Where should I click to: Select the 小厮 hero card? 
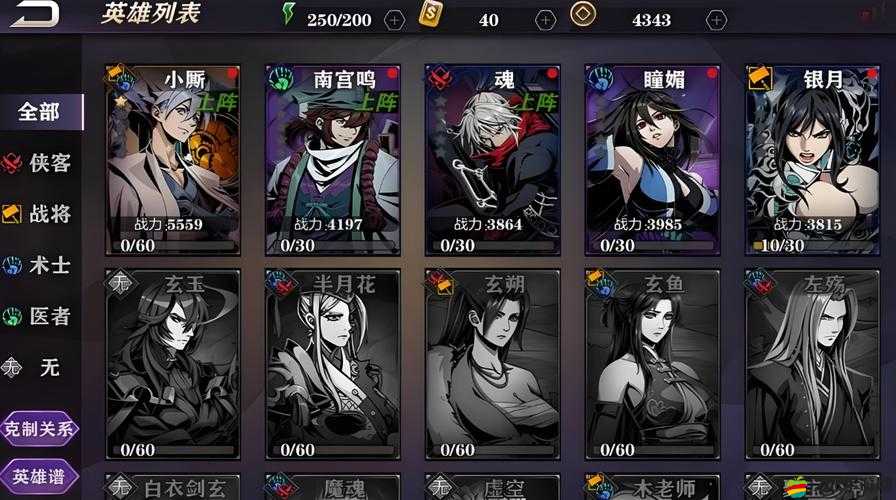pos(173,160)
